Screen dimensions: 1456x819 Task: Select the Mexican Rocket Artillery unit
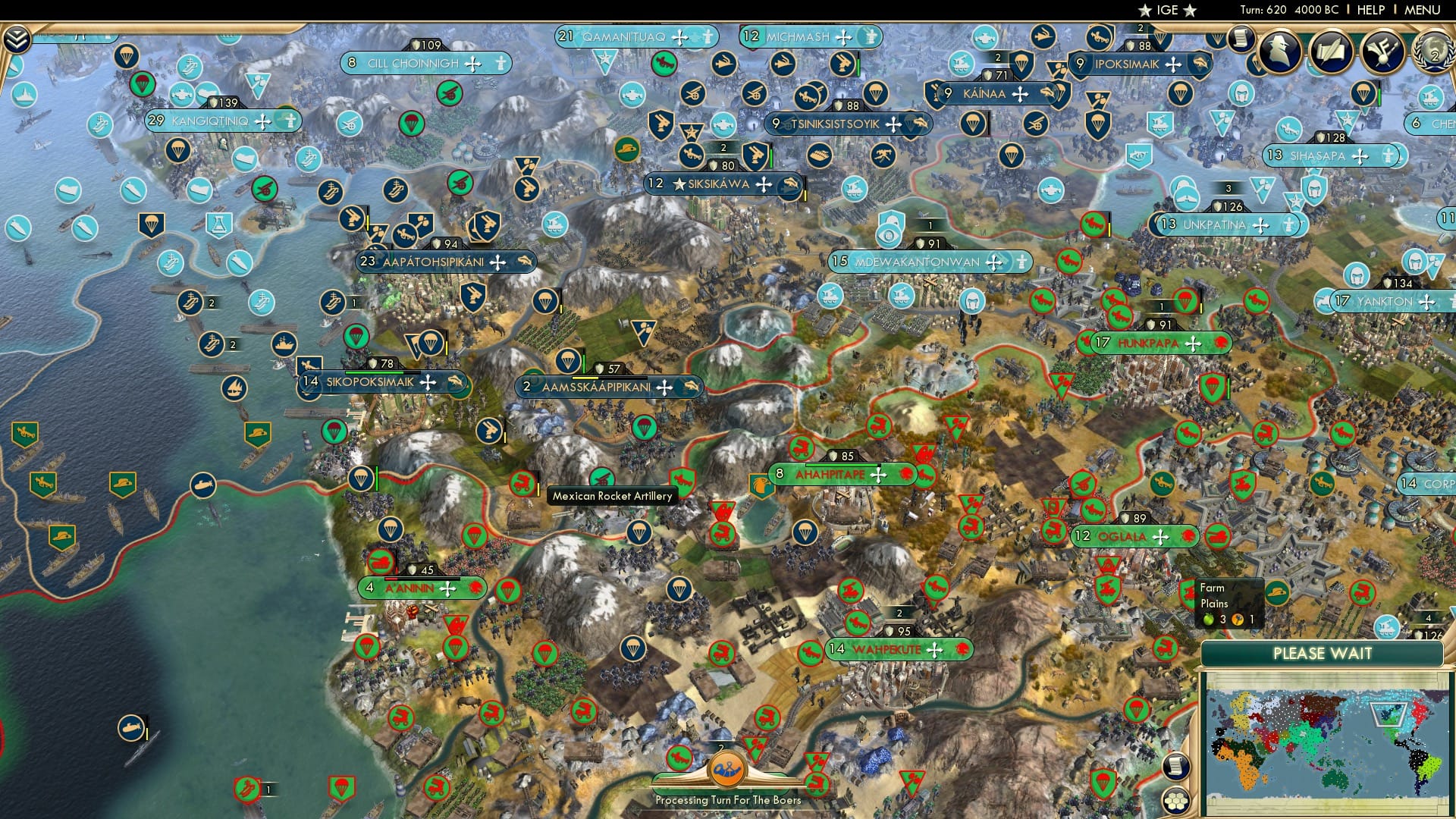pyautogui.click(x=601, y=477)
